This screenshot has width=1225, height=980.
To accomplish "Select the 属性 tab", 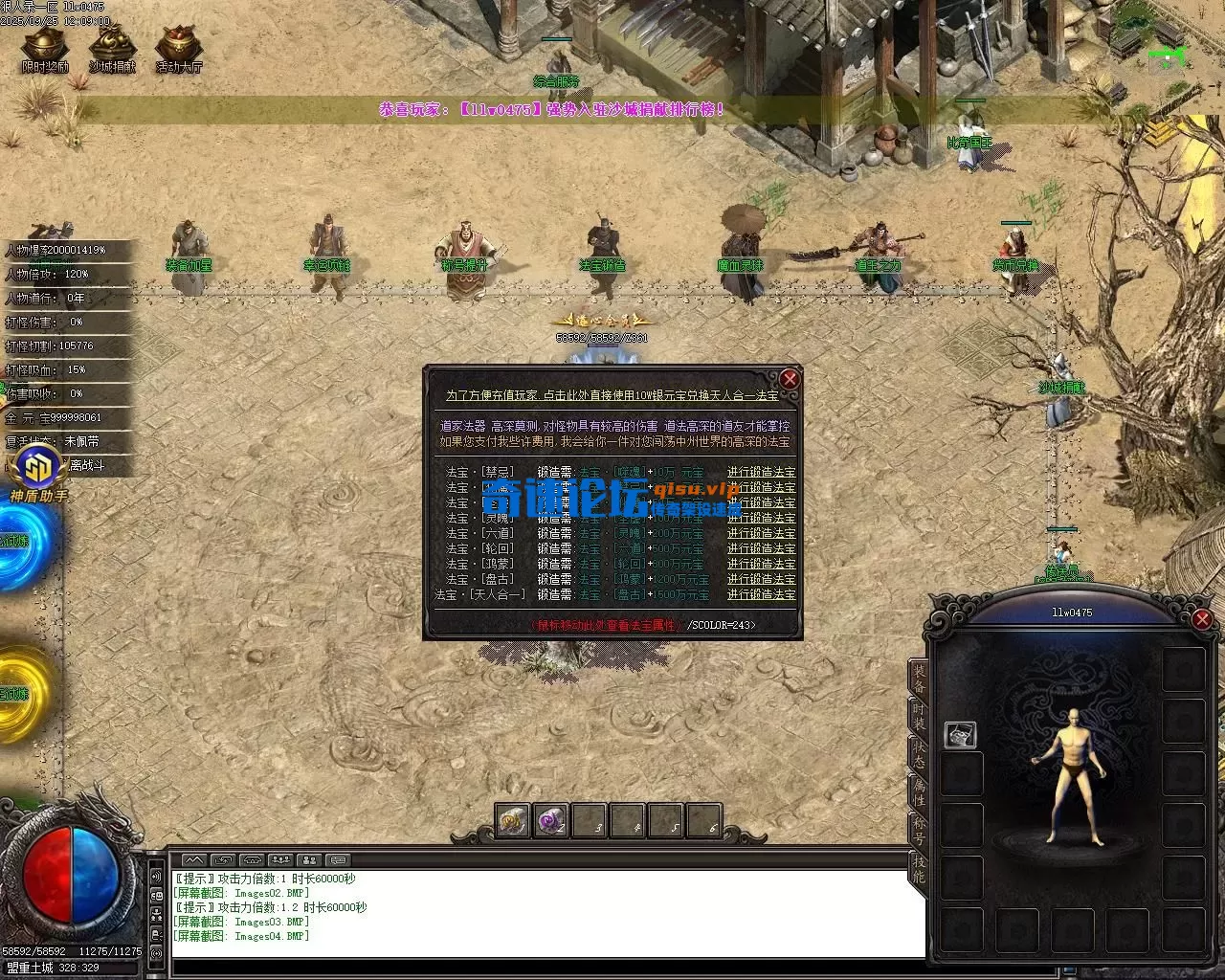I will 919,792.
